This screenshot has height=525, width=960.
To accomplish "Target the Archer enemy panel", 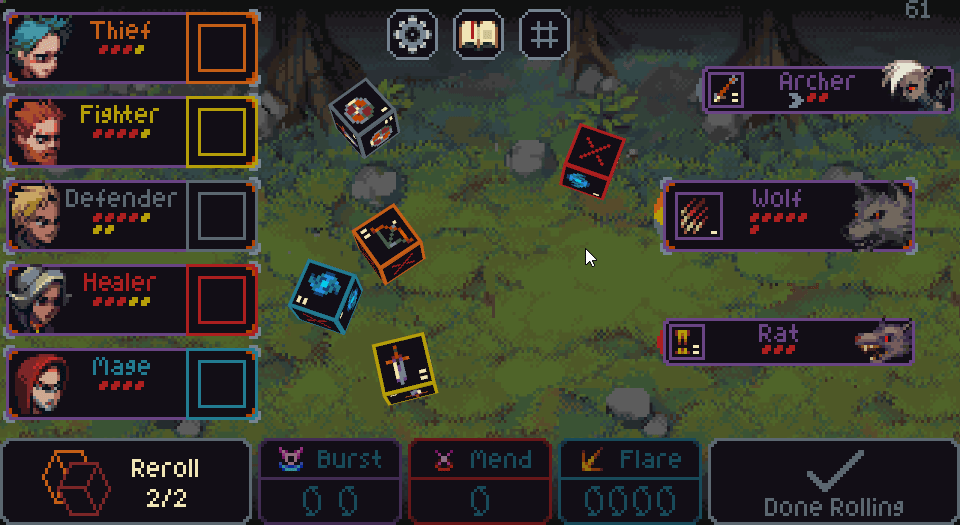I will coord(828,90).
